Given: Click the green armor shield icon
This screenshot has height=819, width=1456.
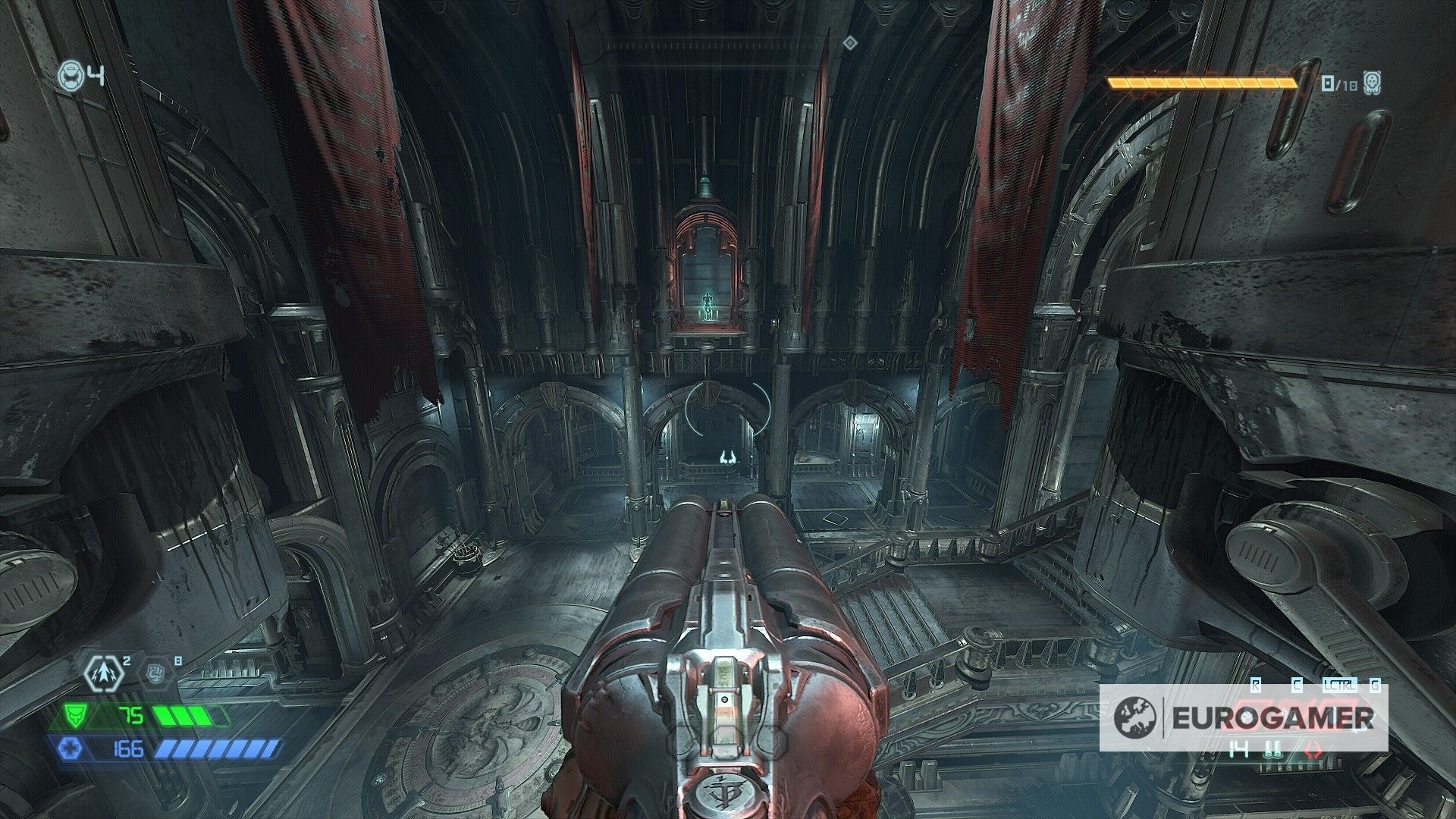Looking at the screenshot, I should [76, 714].
